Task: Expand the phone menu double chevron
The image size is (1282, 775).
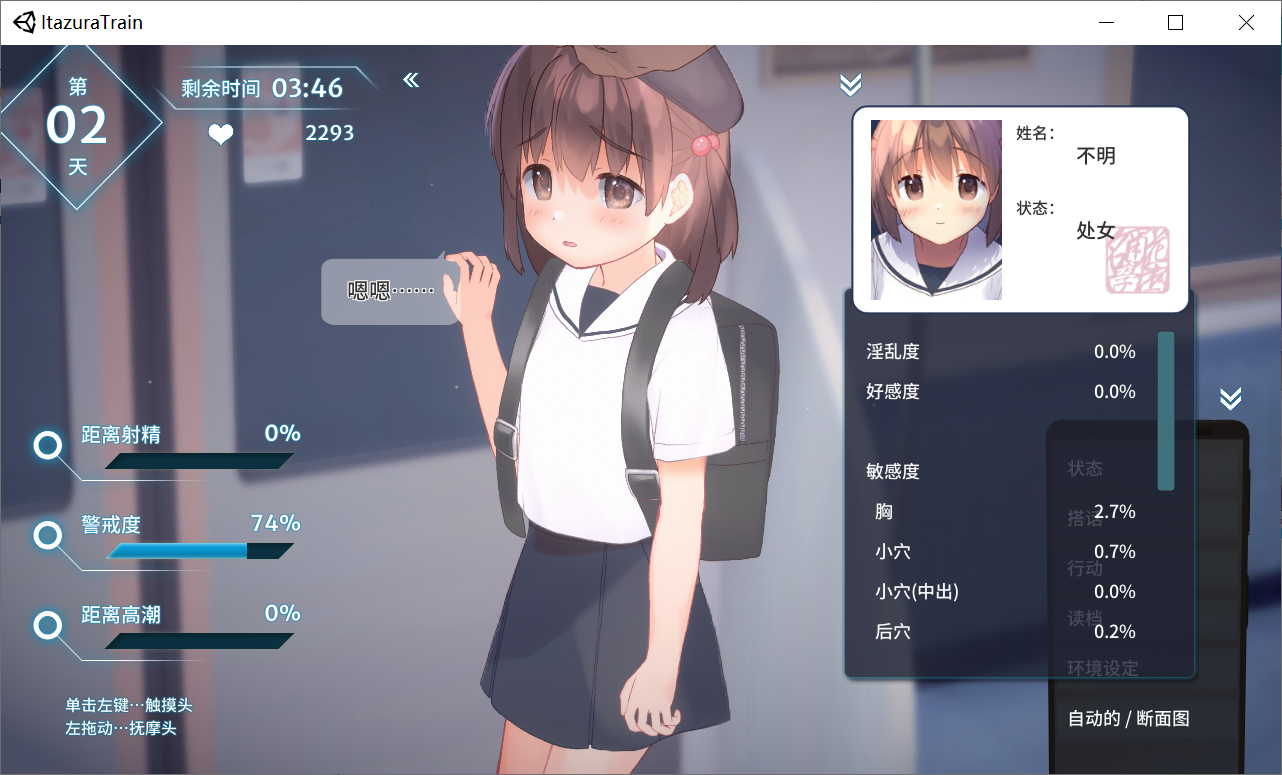Action: 1231,397
